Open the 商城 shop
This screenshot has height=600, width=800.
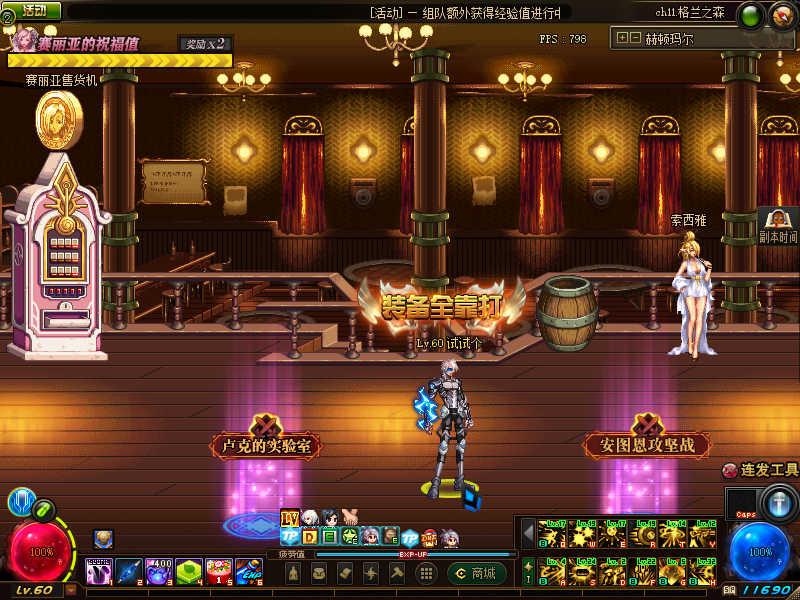476,573
